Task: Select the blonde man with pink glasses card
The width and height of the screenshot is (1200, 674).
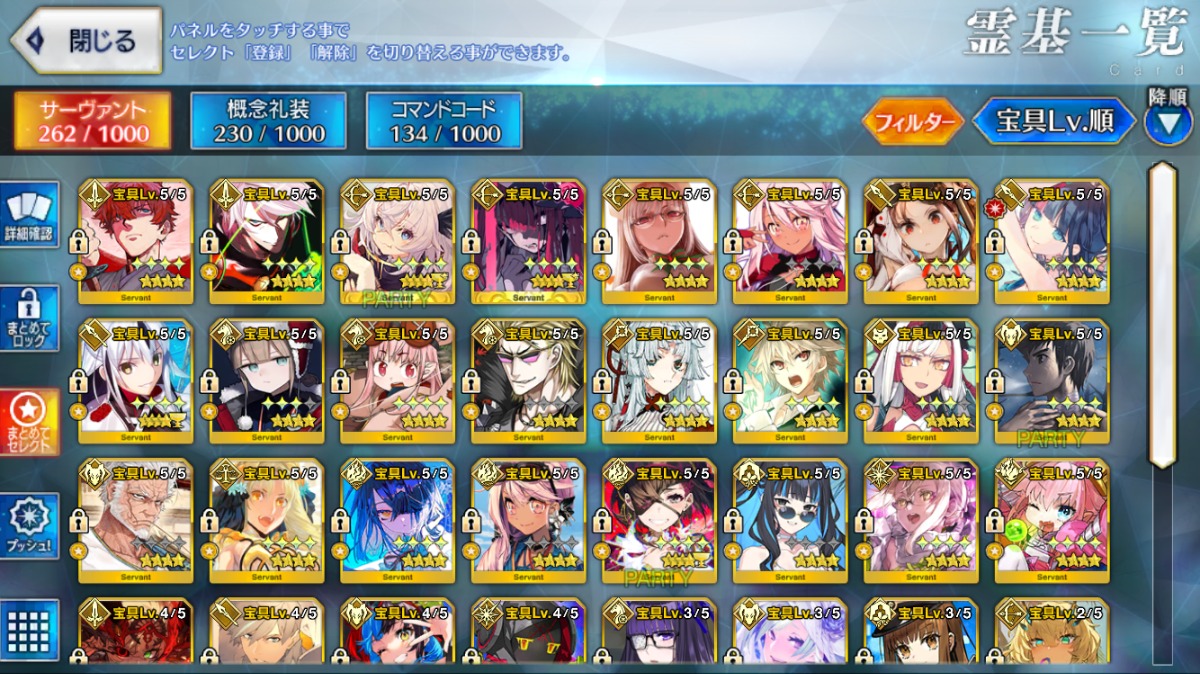Action: 528,381
